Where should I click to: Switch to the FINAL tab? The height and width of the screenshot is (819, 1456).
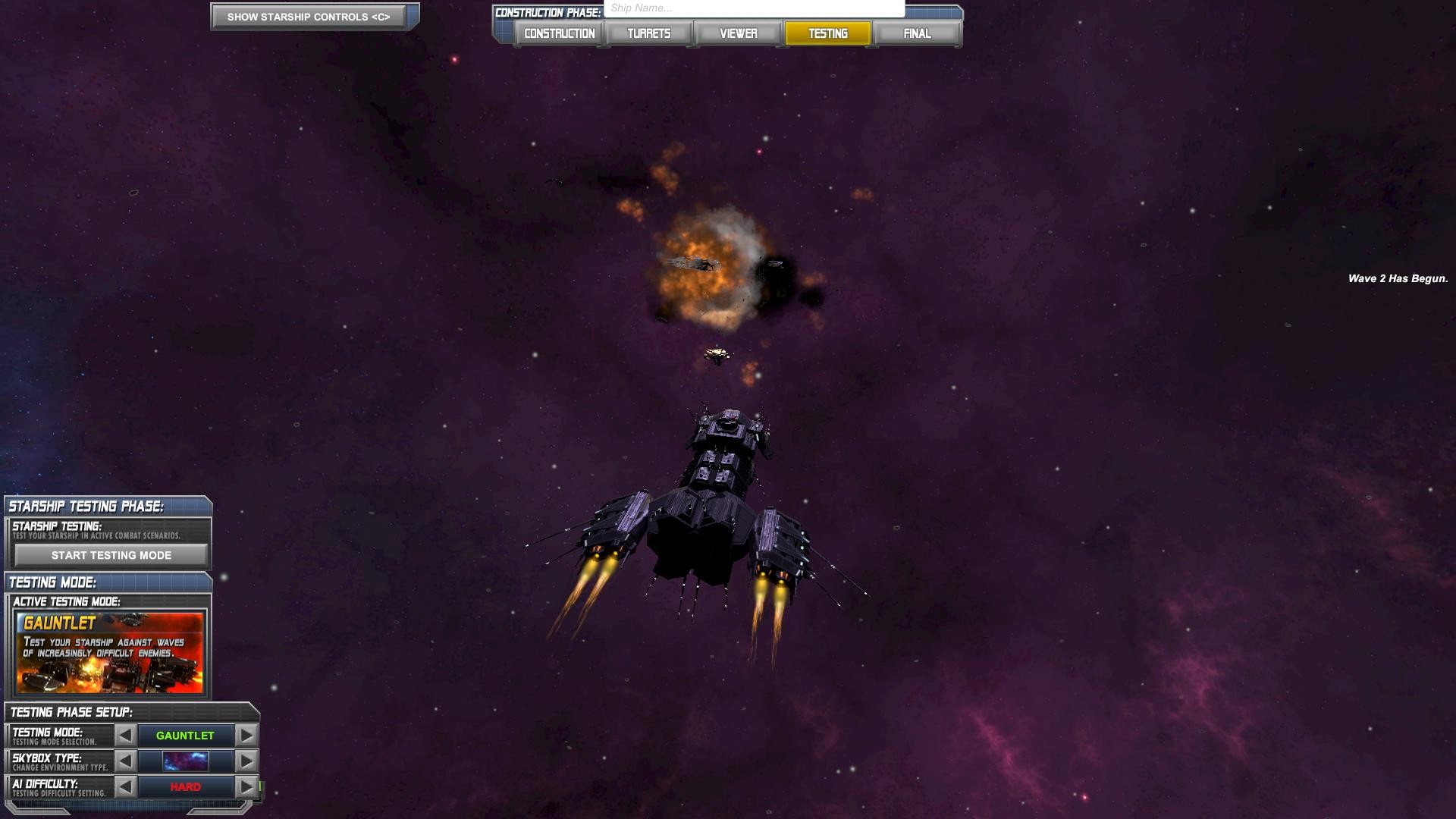coord(917,33)
